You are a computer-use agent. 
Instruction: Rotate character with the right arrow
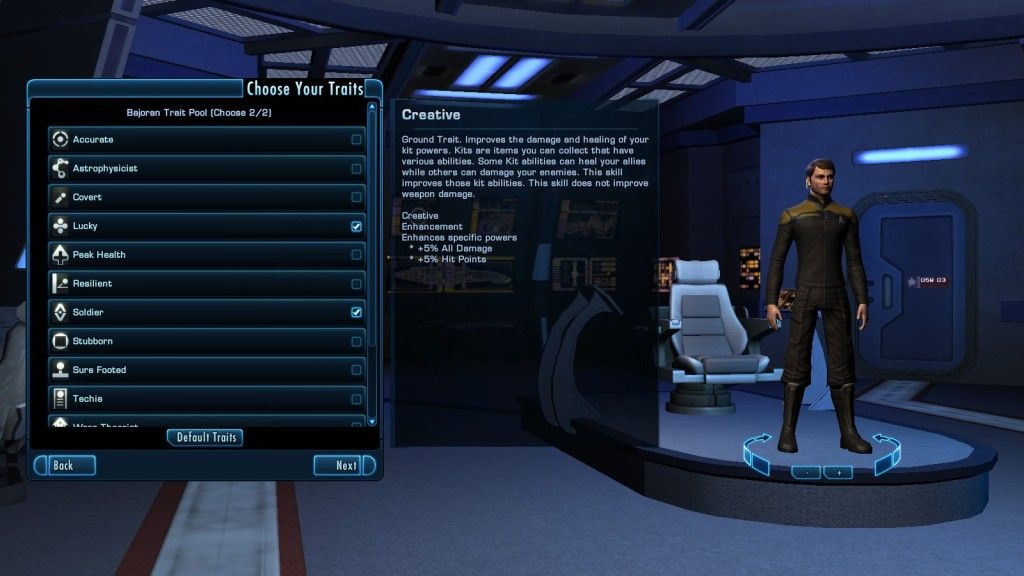pyautogui.click(x=886, y=453)
